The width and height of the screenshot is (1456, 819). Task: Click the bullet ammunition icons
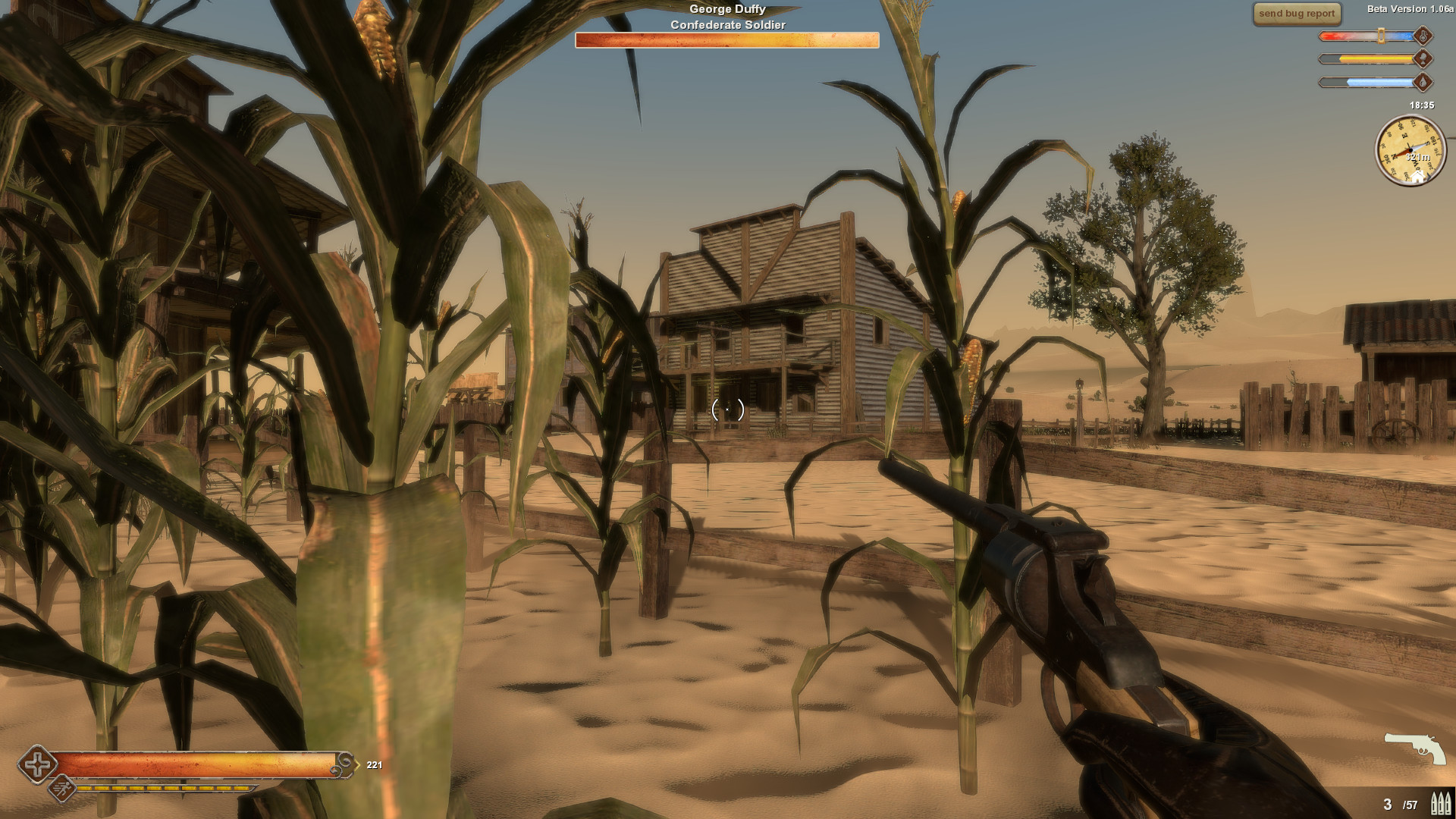point(1439,802)
